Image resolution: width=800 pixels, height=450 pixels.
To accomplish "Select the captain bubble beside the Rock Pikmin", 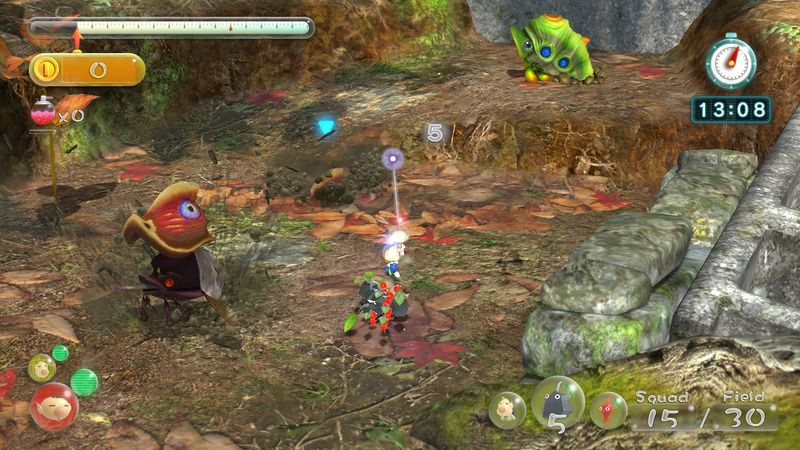I will (506, 410).
